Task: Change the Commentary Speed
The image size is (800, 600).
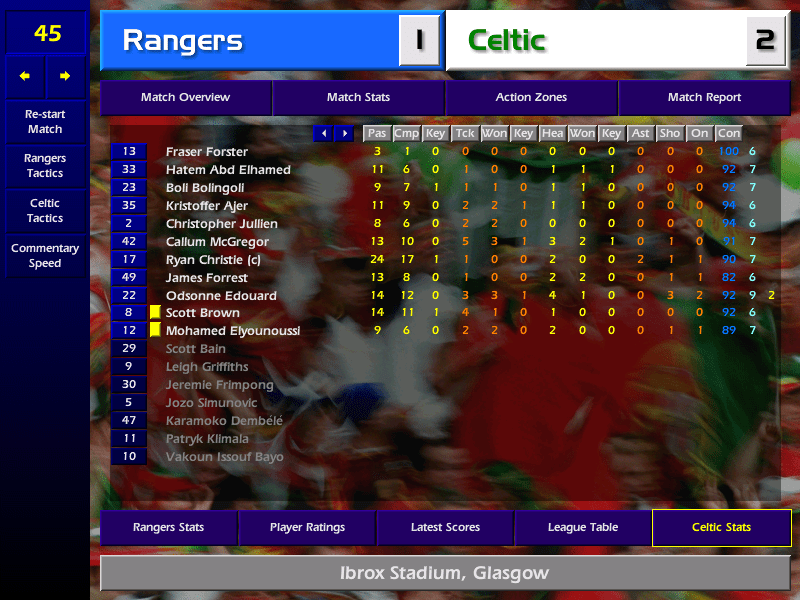Action: point(45,256)
